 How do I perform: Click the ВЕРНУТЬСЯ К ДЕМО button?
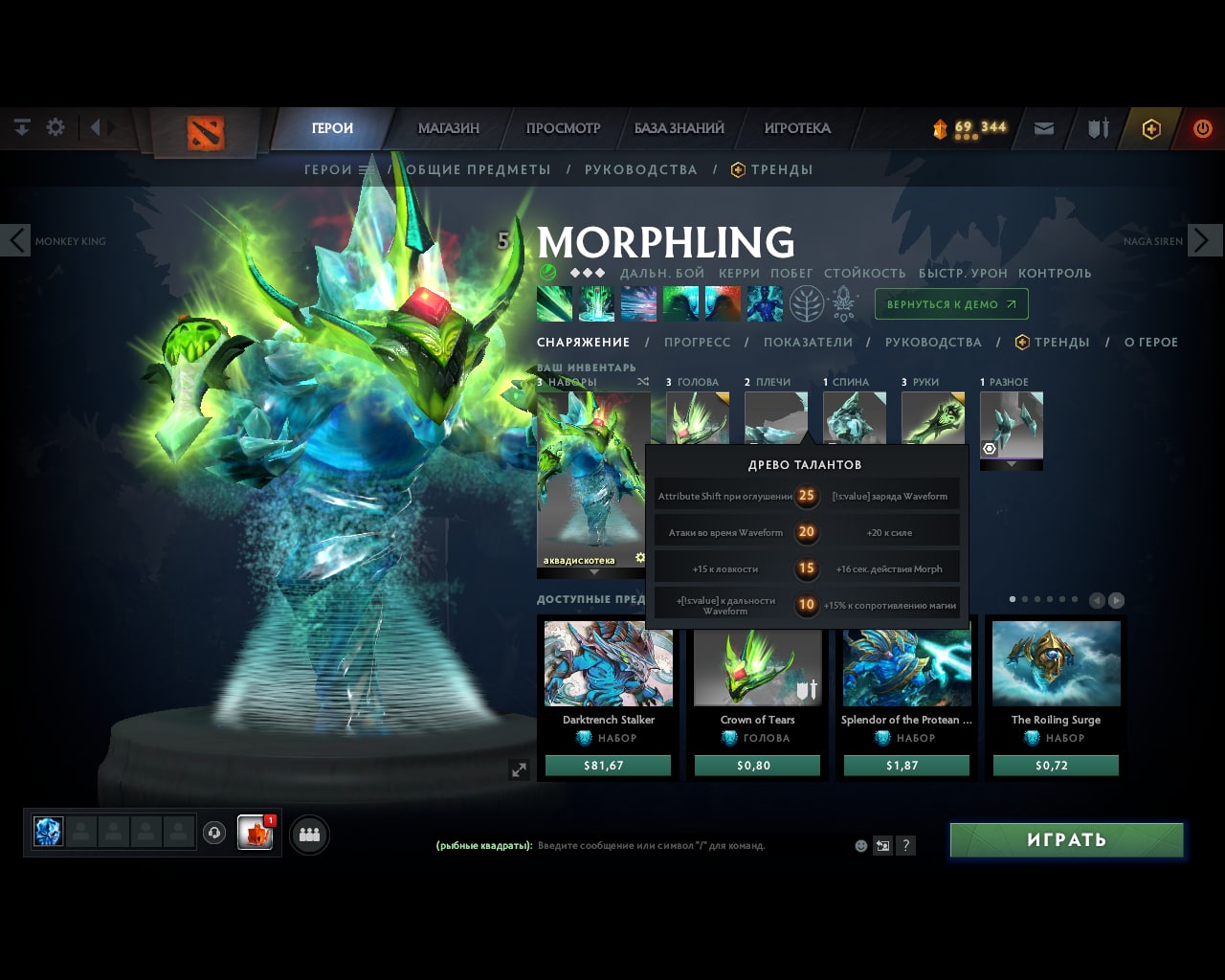(x=950, y=303)
